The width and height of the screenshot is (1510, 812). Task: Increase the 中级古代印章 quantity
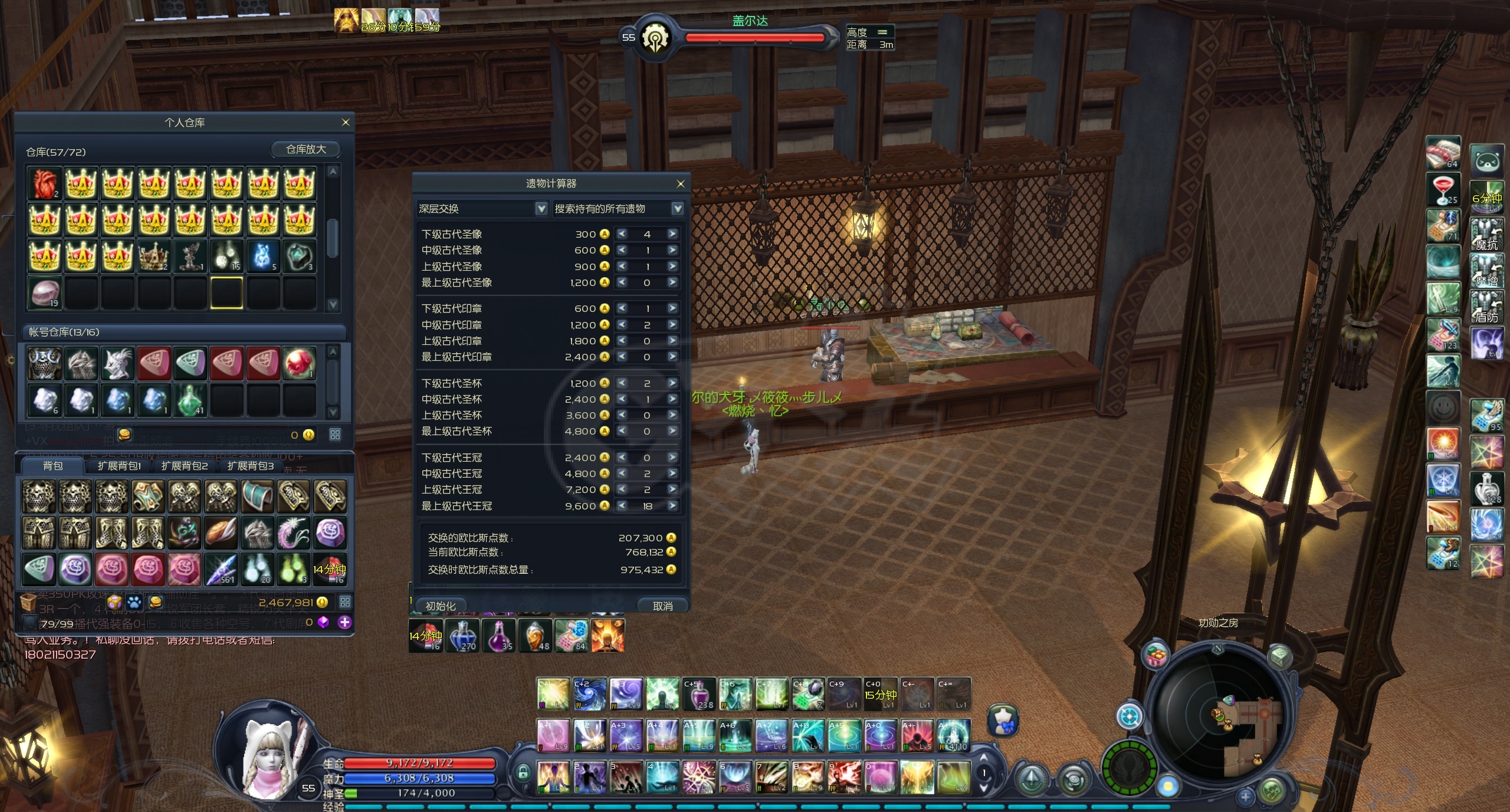point(672,325)
